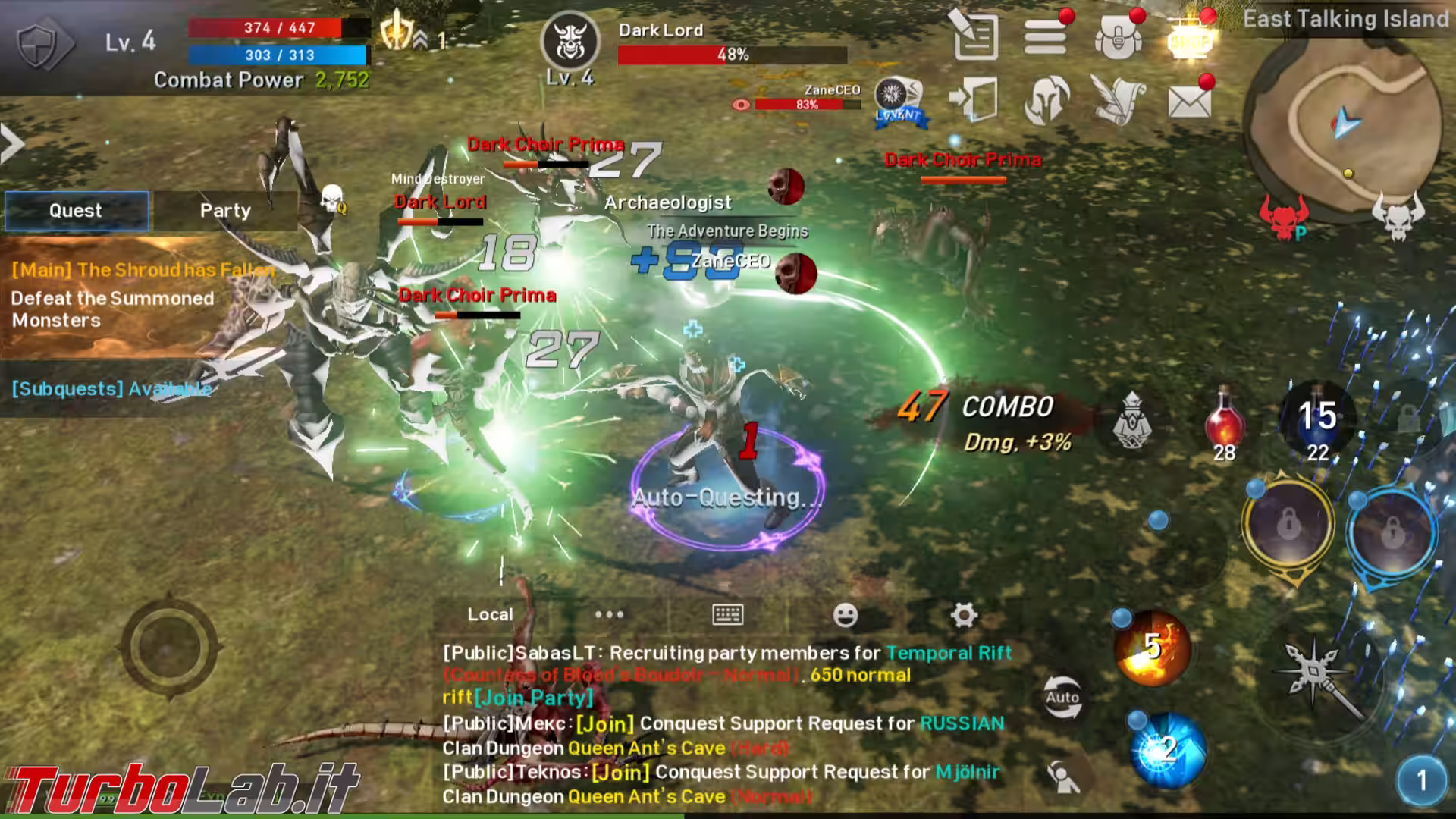The height and width of the screenshot is (819, 1456).
Task: Open chat settings gear
Action: pos(963,615)
